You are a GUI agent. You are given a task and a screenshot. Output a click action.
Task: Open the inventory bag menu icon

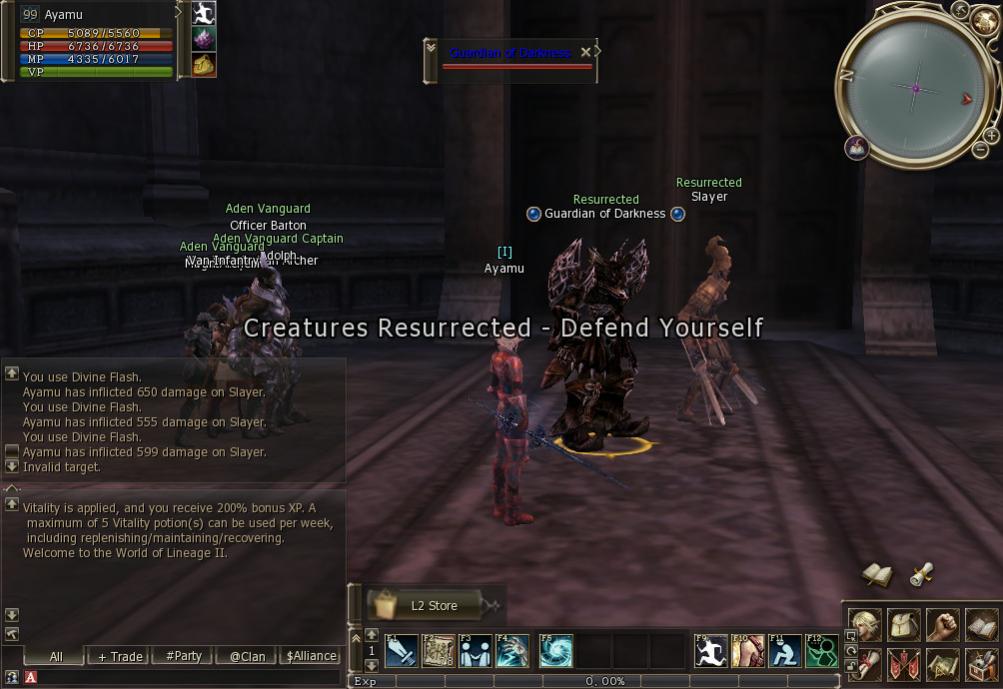coord(904,625)
